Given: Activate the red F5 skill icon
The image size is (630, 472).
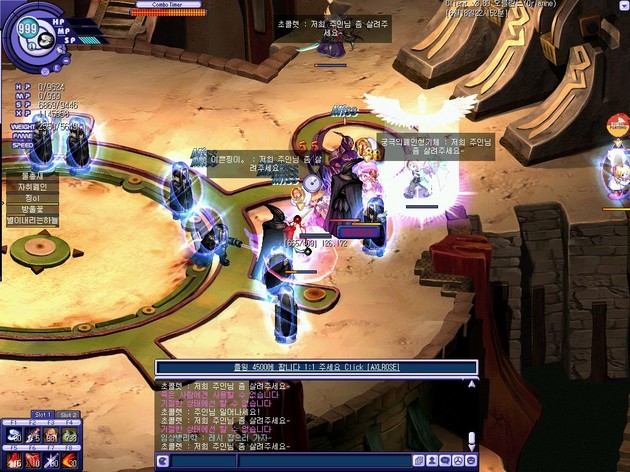Looking at the screenshot, I should [13, 460].
